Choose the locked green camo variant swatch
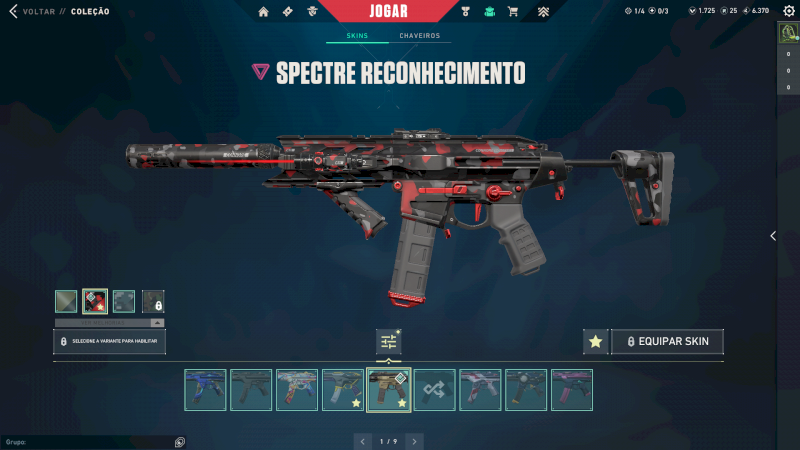Screen dimensions: 800x450 tap(153, 301)
